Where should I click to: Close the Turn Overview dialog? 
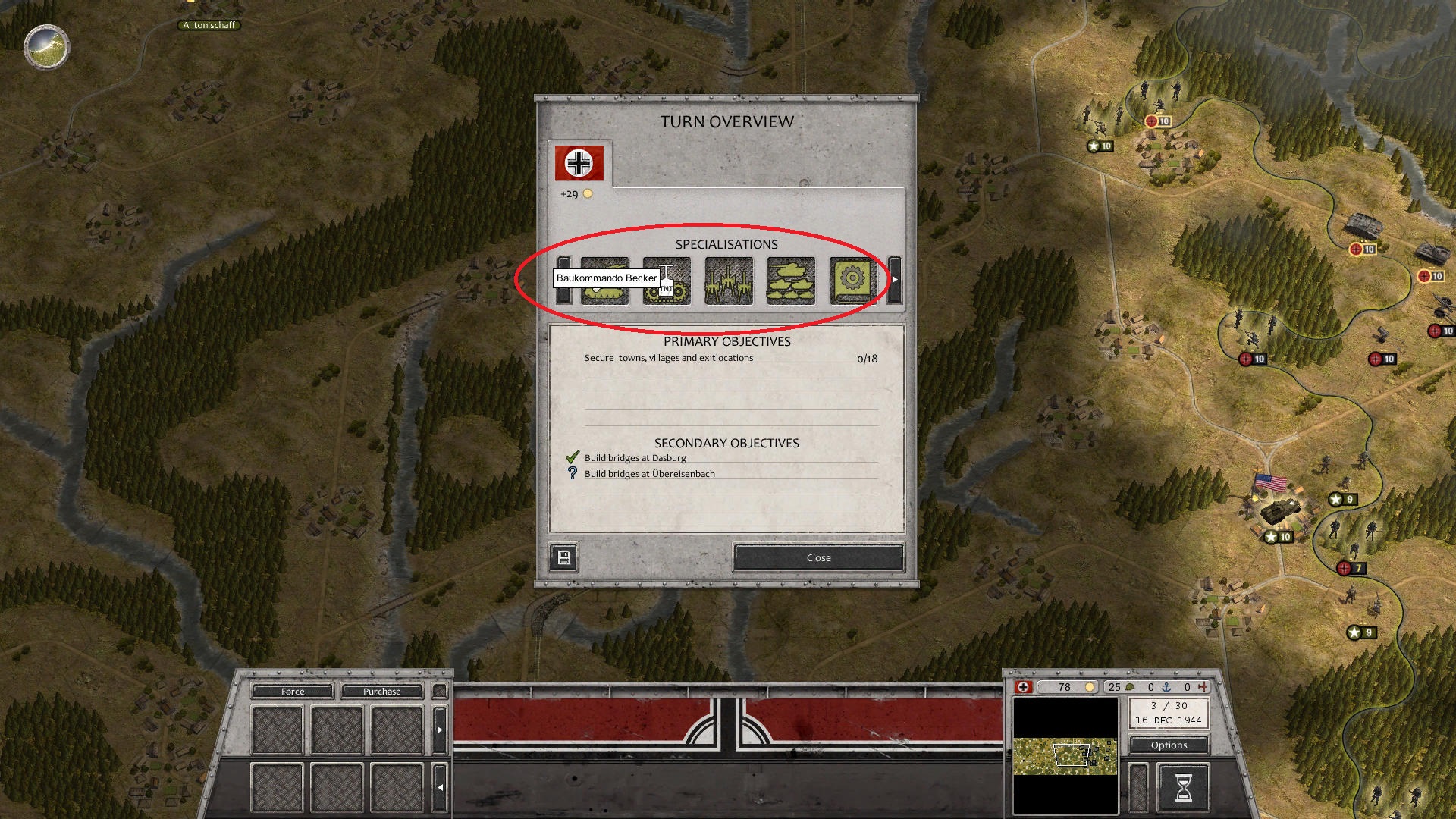(x=817, y=557)
